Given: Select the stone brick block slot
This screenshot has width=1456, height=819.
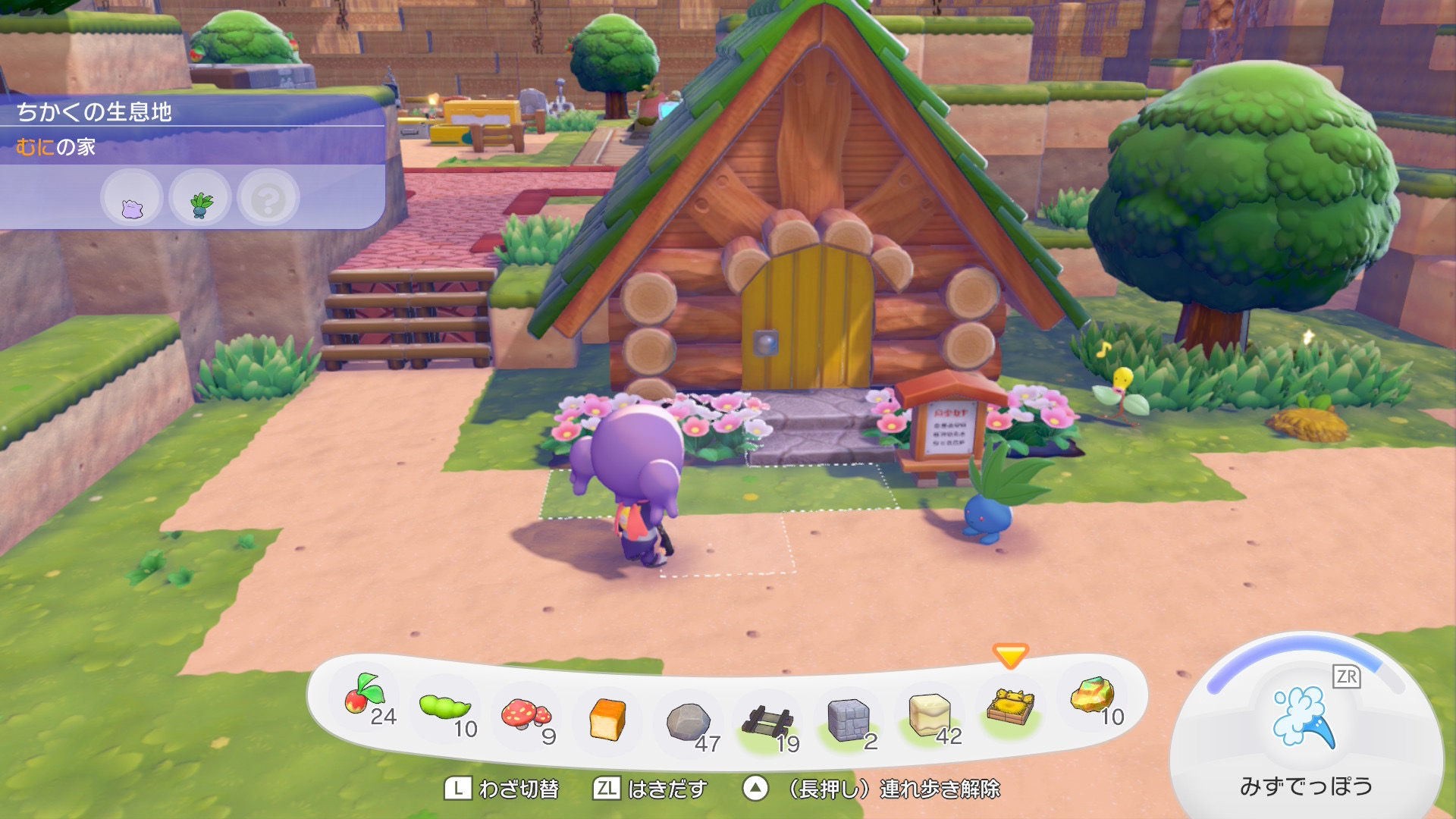Looking at the screenshot, I should [848, 719].
